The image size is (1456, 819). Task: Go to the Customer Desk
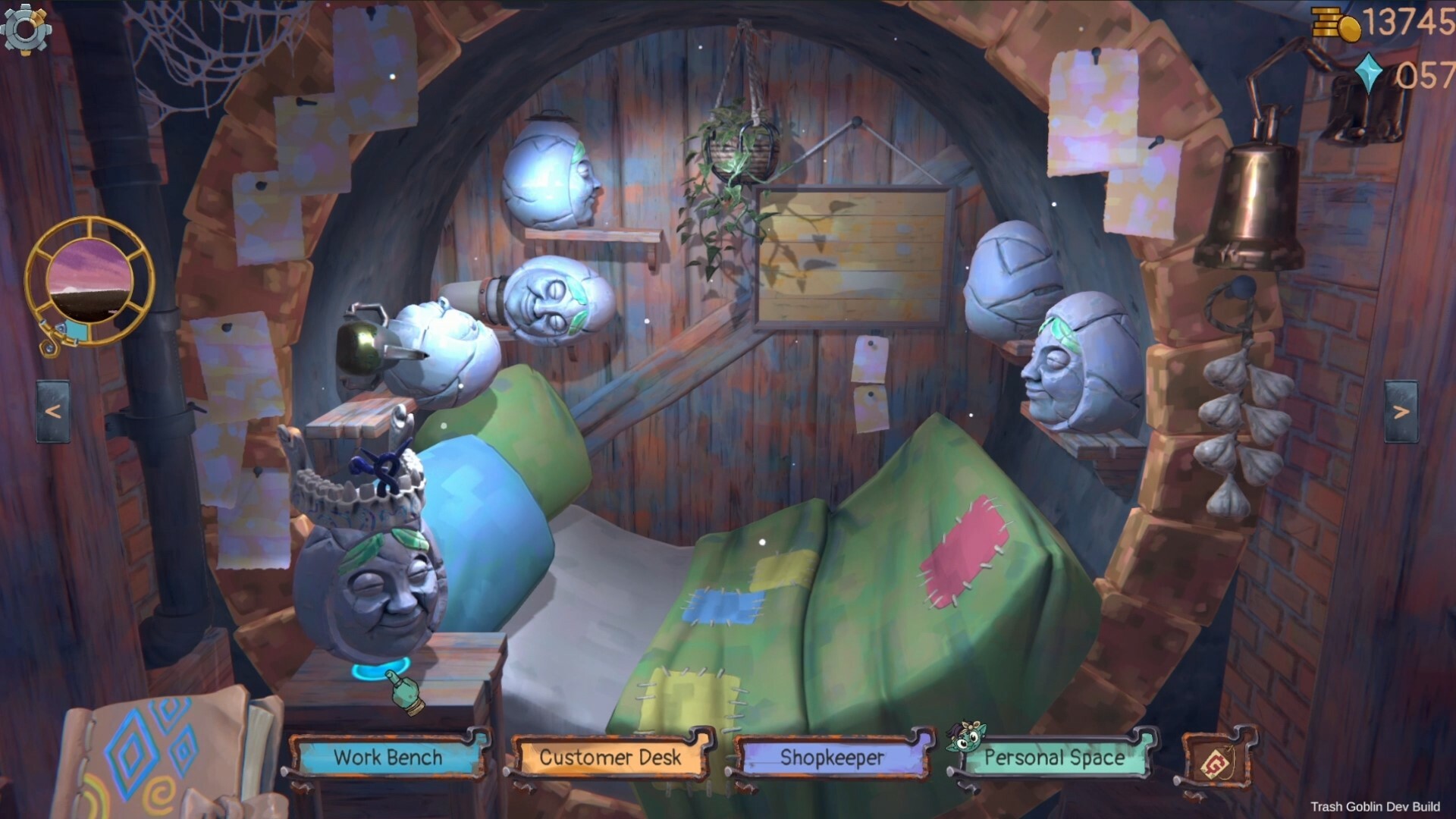point(610,758)
